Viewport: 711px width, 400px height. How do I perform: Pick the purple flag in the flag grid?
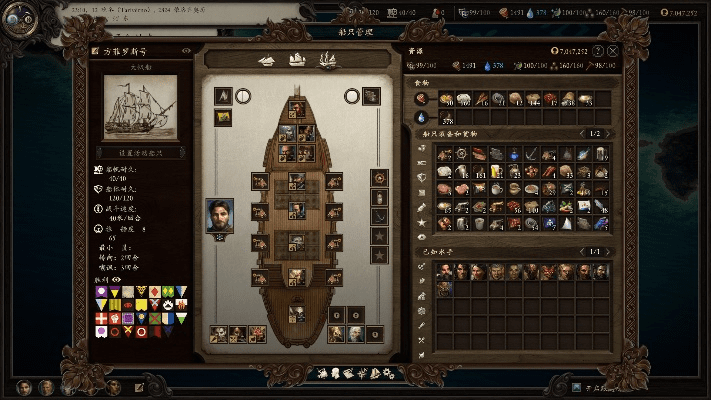[x=101, y=291]
